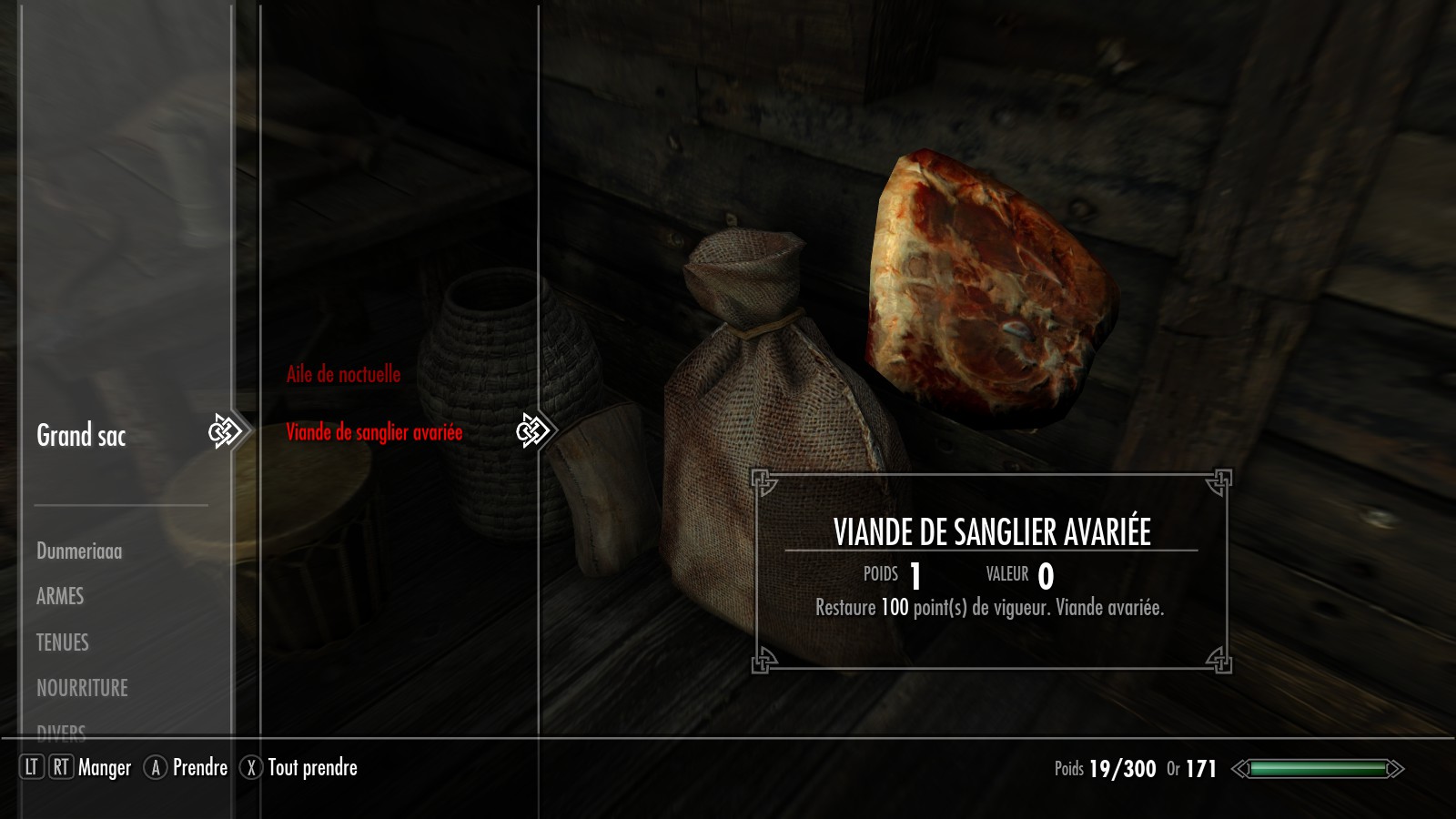Open the NOURRITURE category

pos(82,688)
